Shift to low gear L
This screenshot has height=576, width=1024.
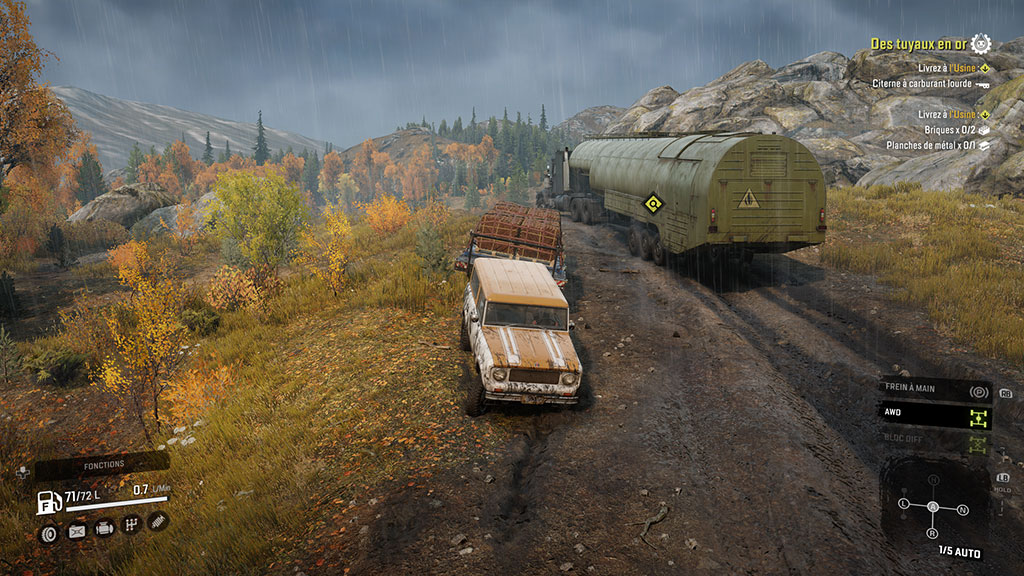(x=905, y=503)
